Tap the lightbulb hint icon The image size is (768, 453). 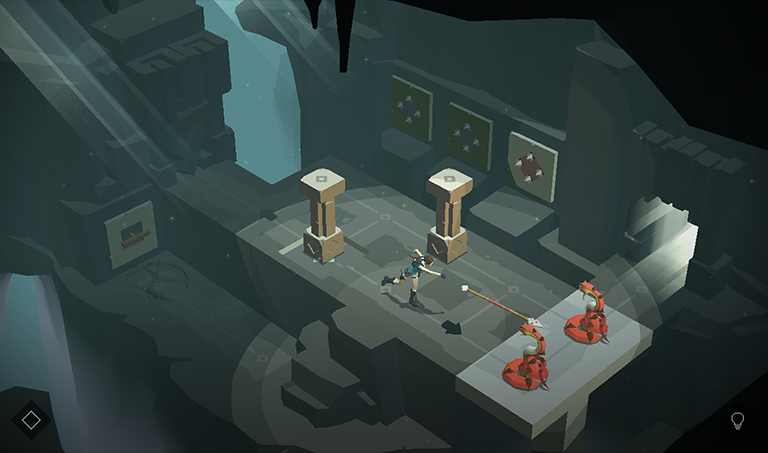[x=738, y=420]
